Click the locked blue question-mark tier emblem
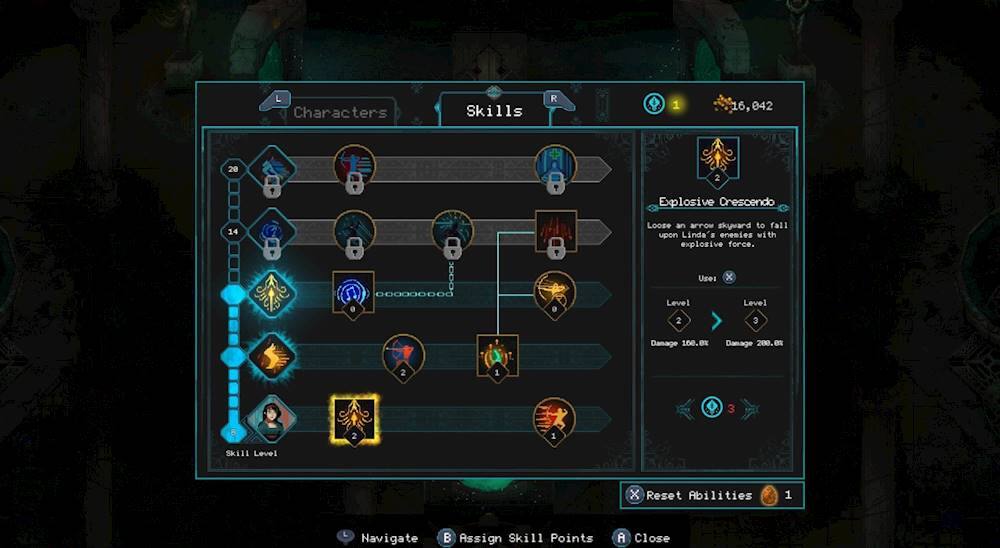 point(270,230)
